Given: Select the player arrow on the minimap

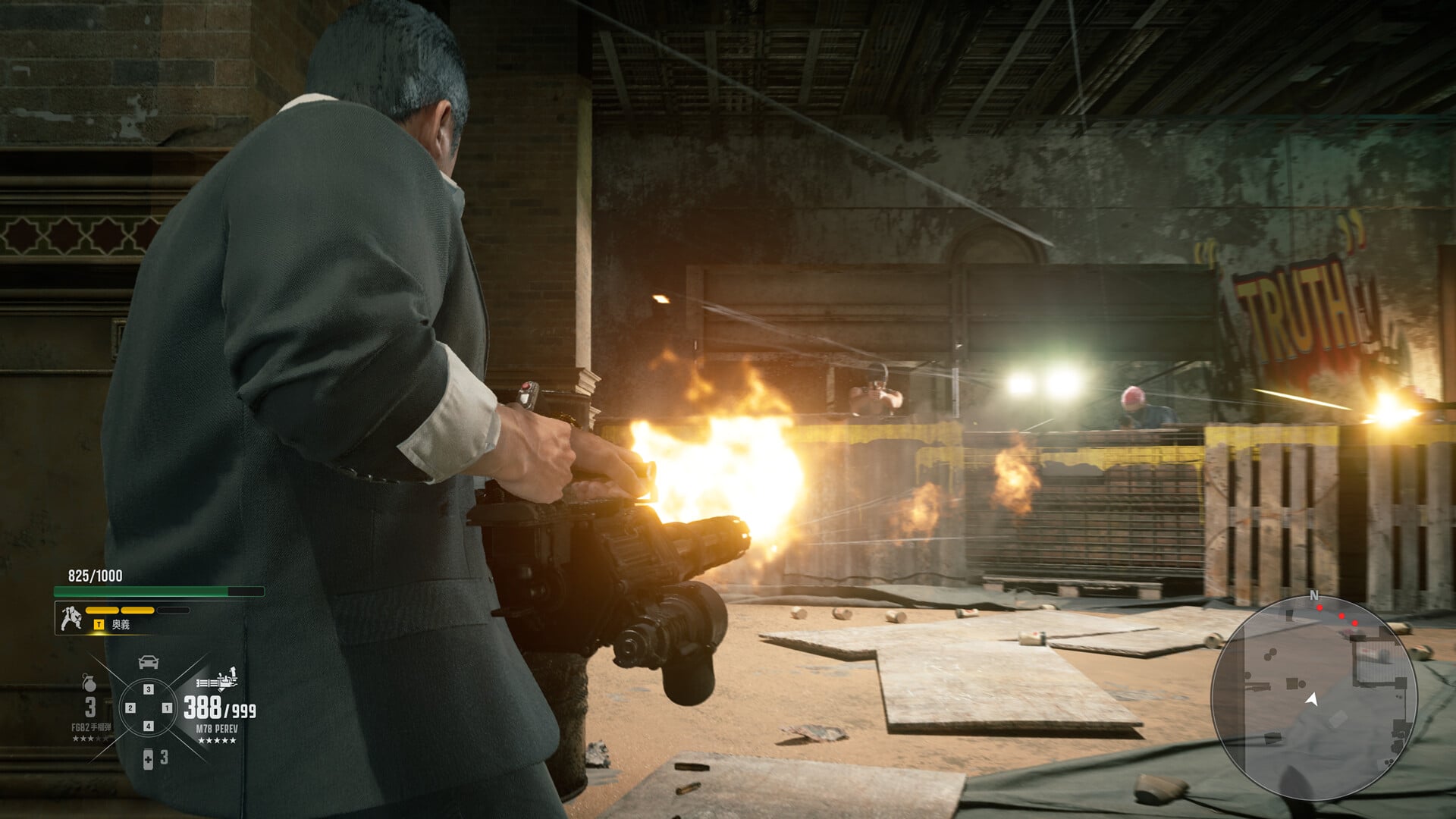Looking at the screenshot, I should [1312, 699].
